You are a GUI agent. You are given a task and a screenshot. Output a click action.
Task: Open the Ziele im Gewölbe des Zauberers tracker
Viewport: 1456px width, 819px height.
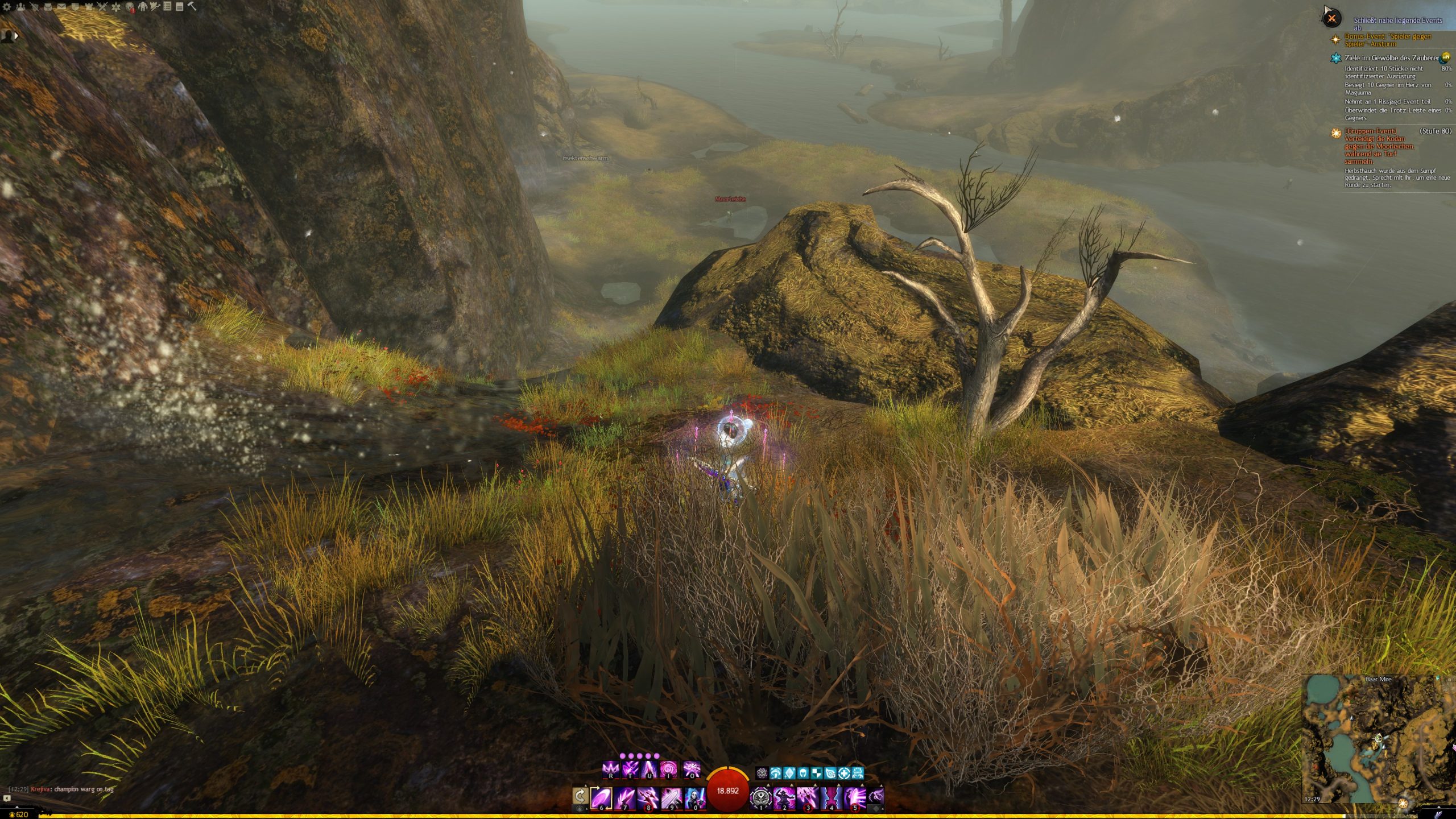tap(1391, 58)
